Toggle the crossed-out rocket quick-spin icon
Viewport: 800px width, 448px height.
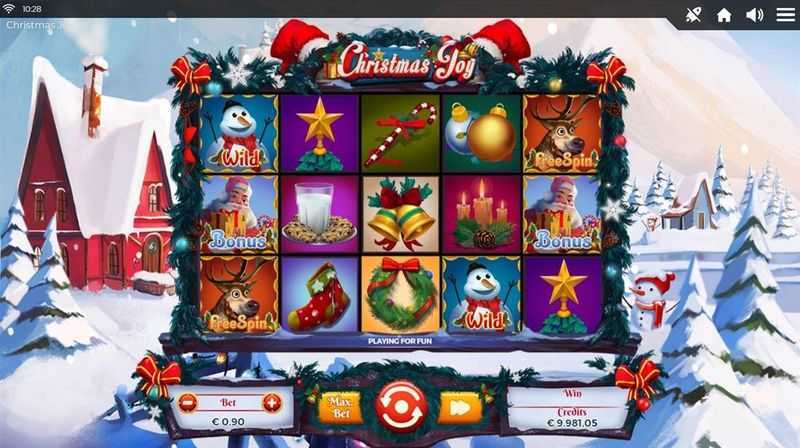[693, 15]
